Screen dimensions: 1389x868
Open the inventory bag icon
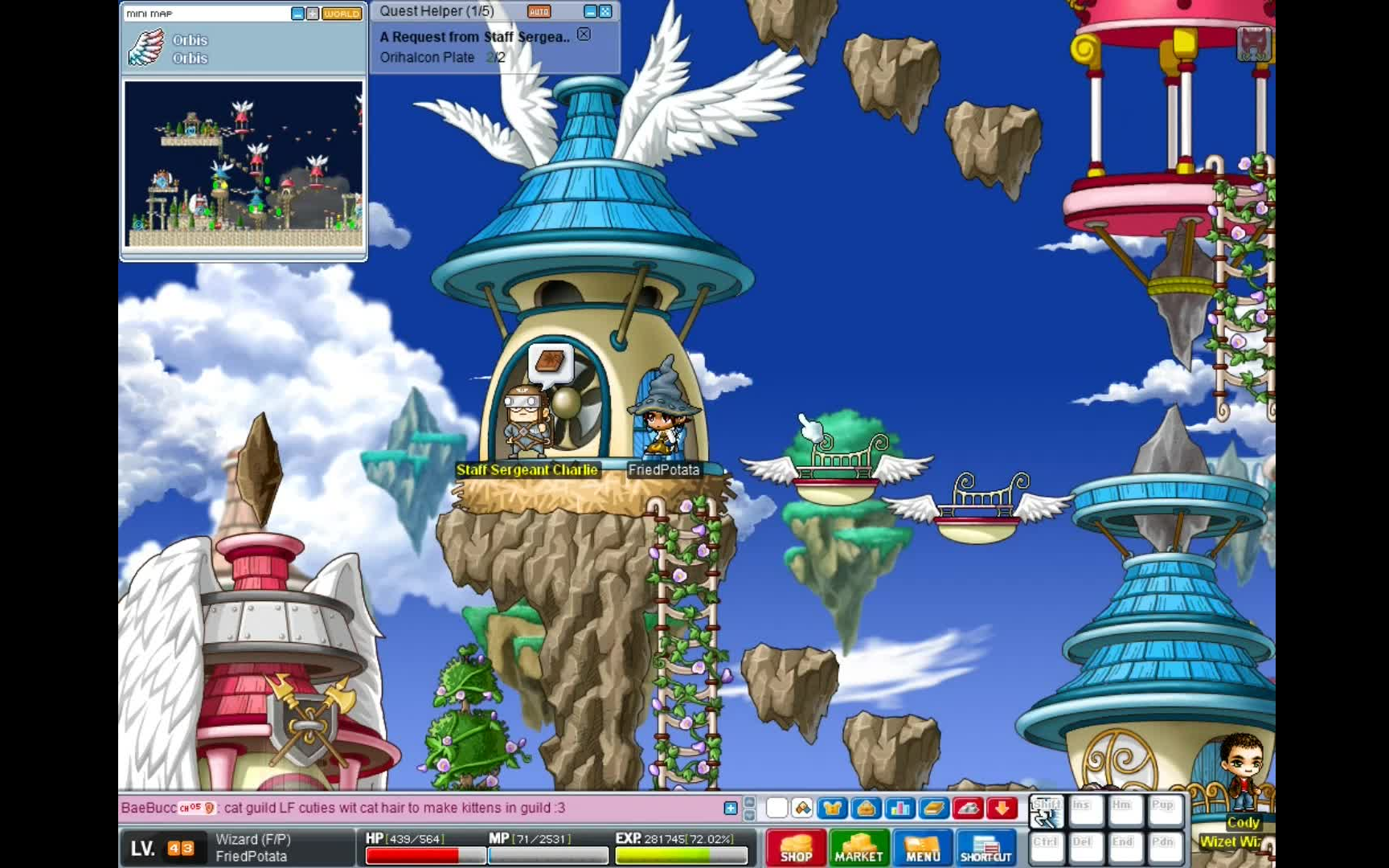(x=867, y=809)
